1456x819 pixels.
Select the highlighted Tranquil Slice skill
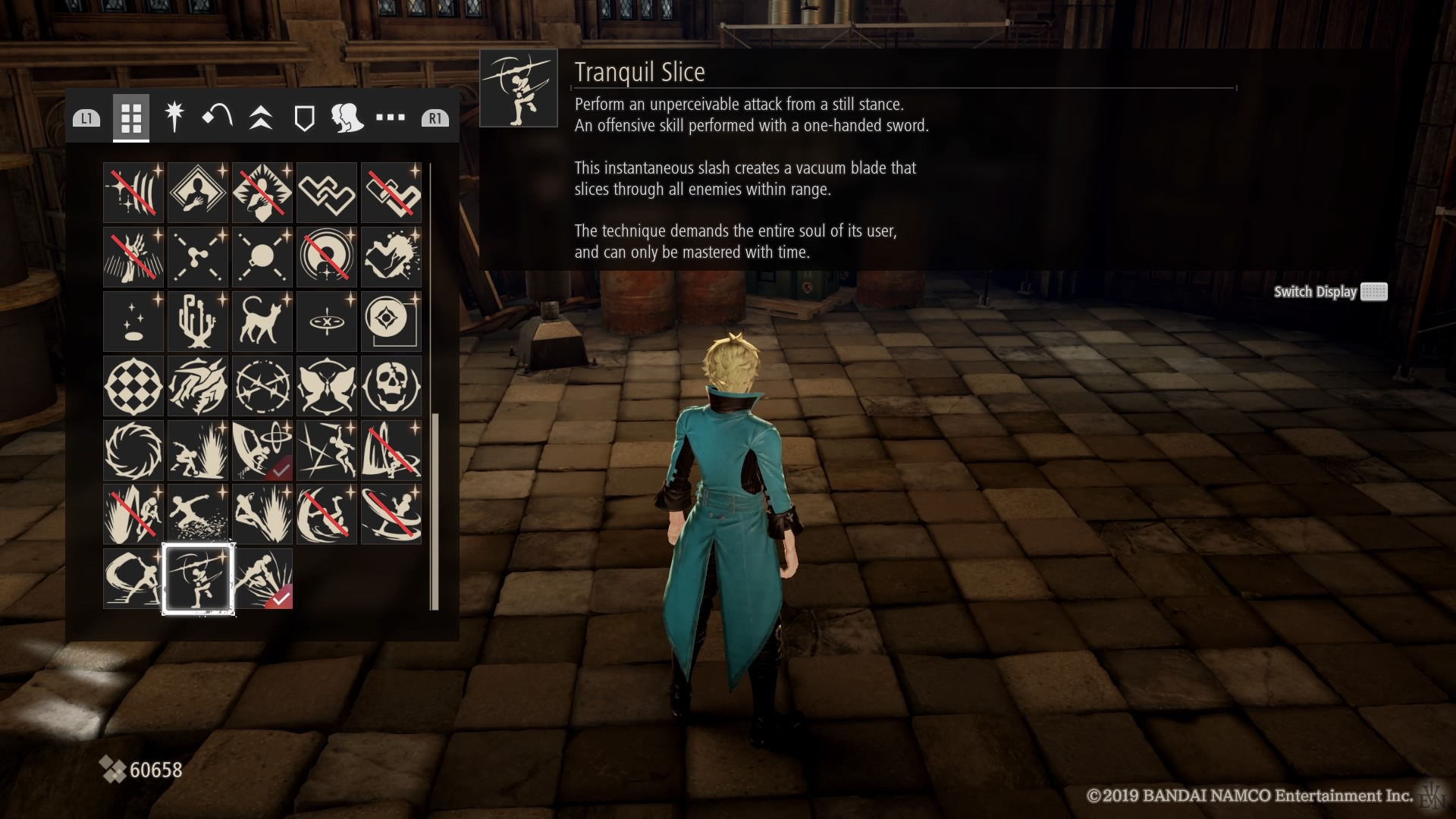198,579
